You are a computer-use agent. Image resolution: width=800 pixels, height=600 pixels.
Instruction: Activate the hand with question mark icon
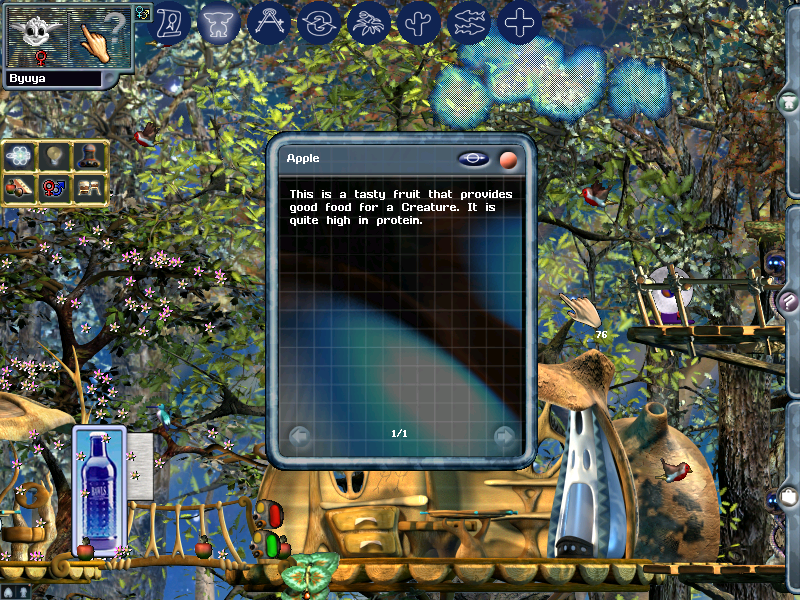[101, 36]
